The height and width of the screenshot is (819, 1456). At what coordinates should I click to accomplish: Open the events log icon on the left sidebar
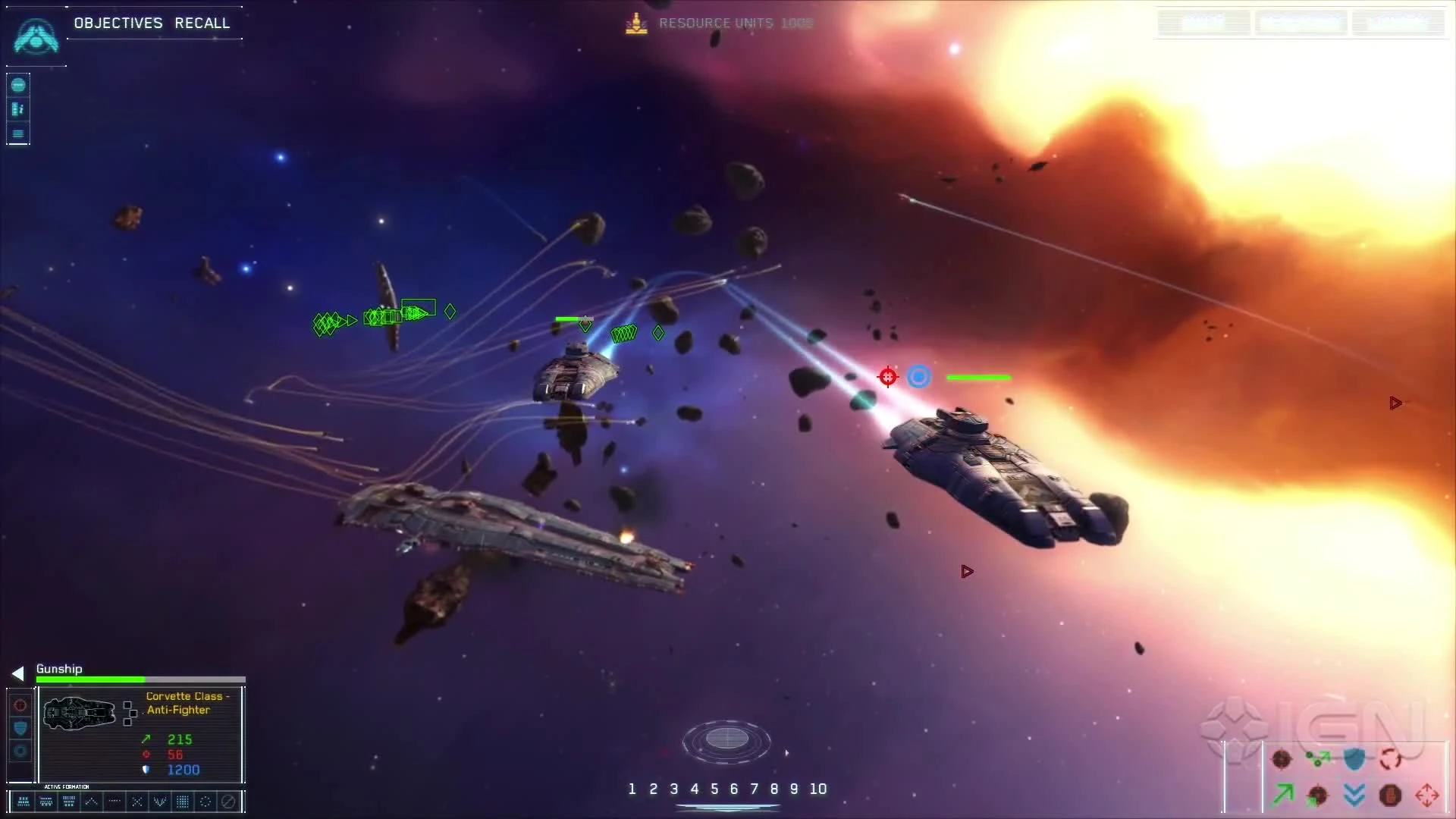pos(17,133)
